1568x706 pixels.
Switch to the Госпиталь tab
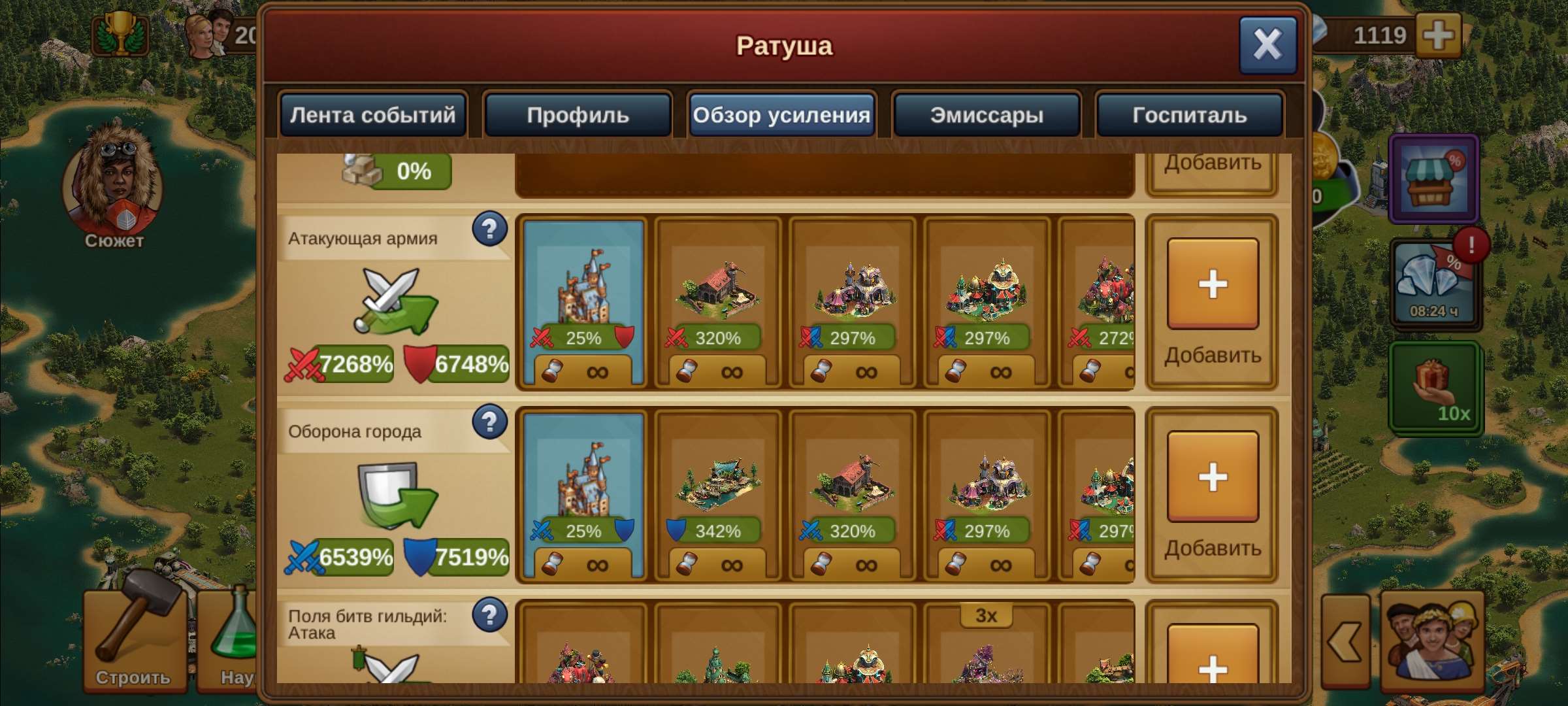(x=1189, y=114)
